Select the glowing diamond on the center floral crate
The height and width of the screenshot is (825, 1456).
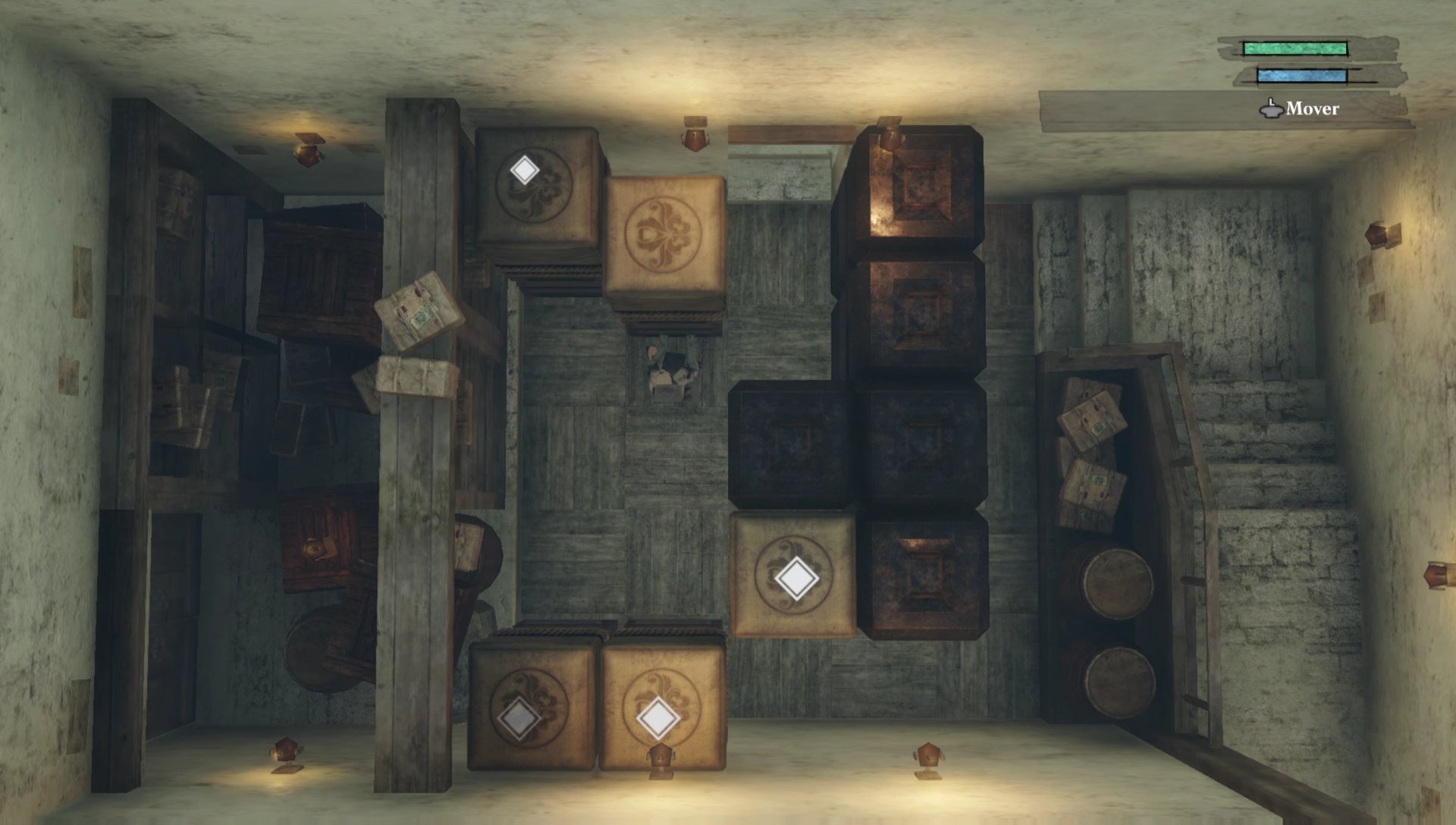pyautogui.click(x=798, y=579)
